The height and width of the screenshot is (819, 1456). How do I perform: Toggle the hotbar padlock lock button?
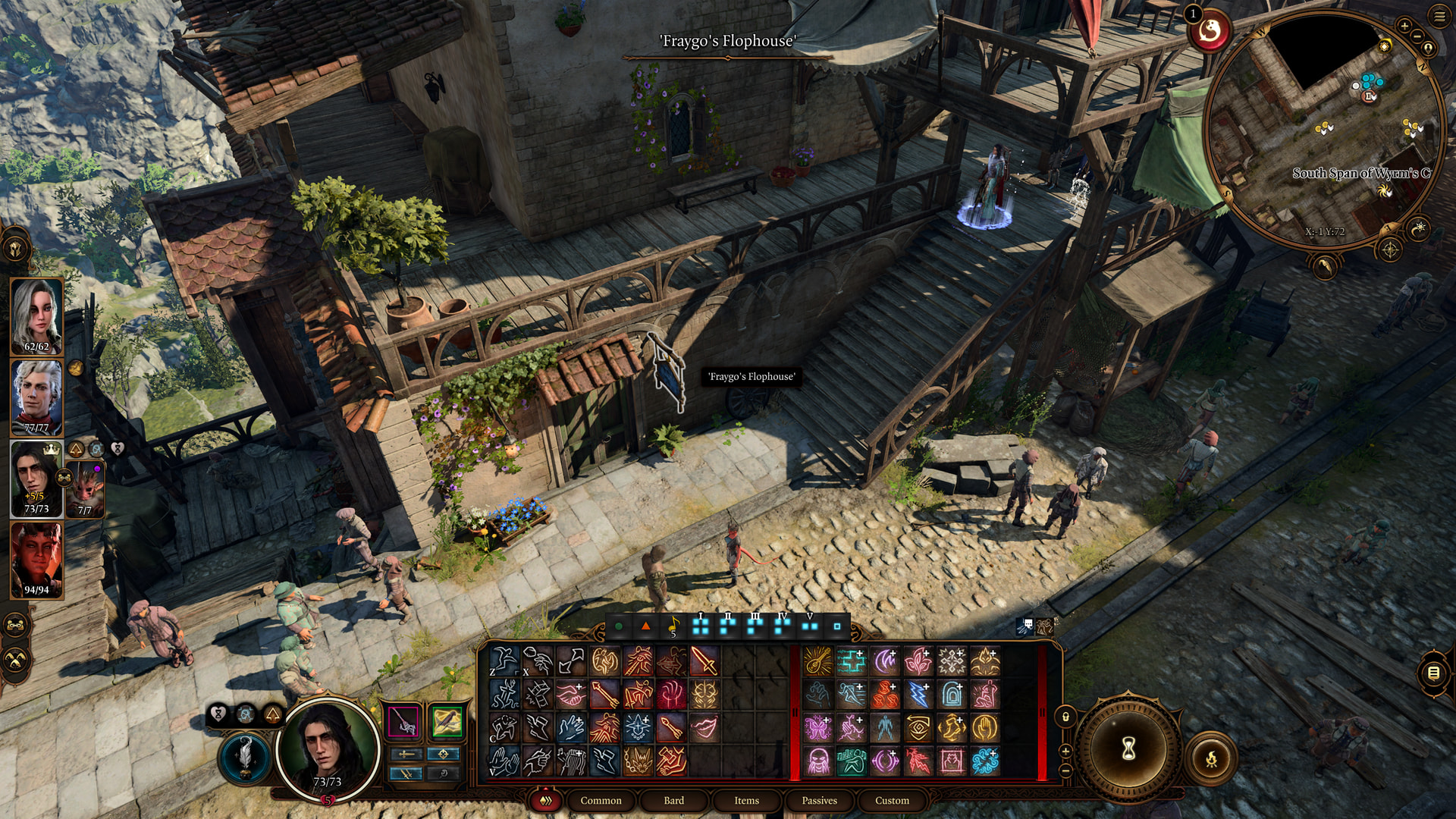1065,717
